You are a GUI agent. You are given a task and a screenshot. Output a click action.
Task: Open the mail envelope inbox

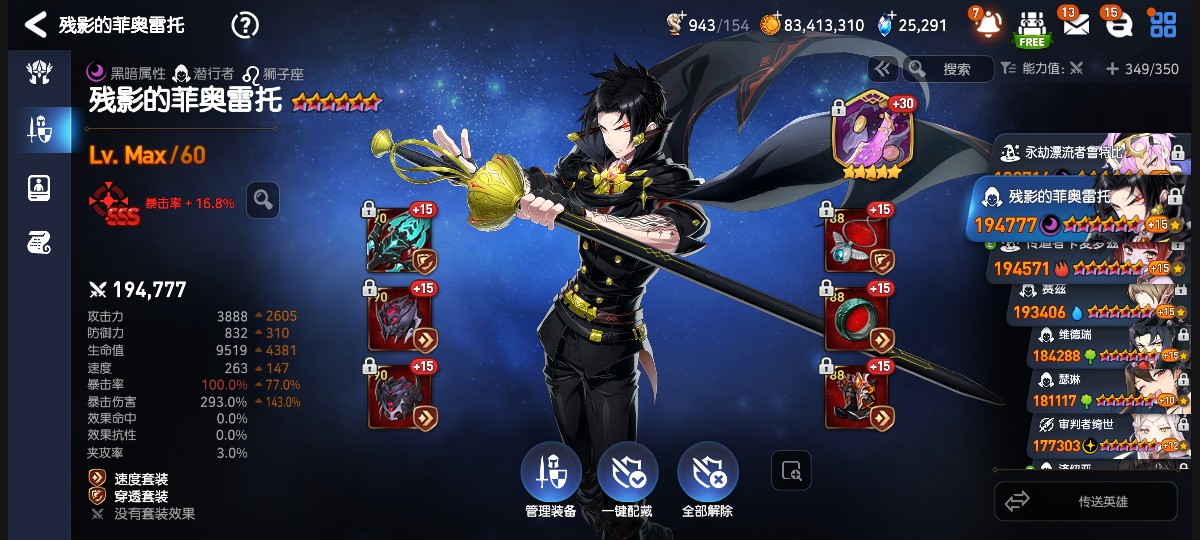[1076, 24]
